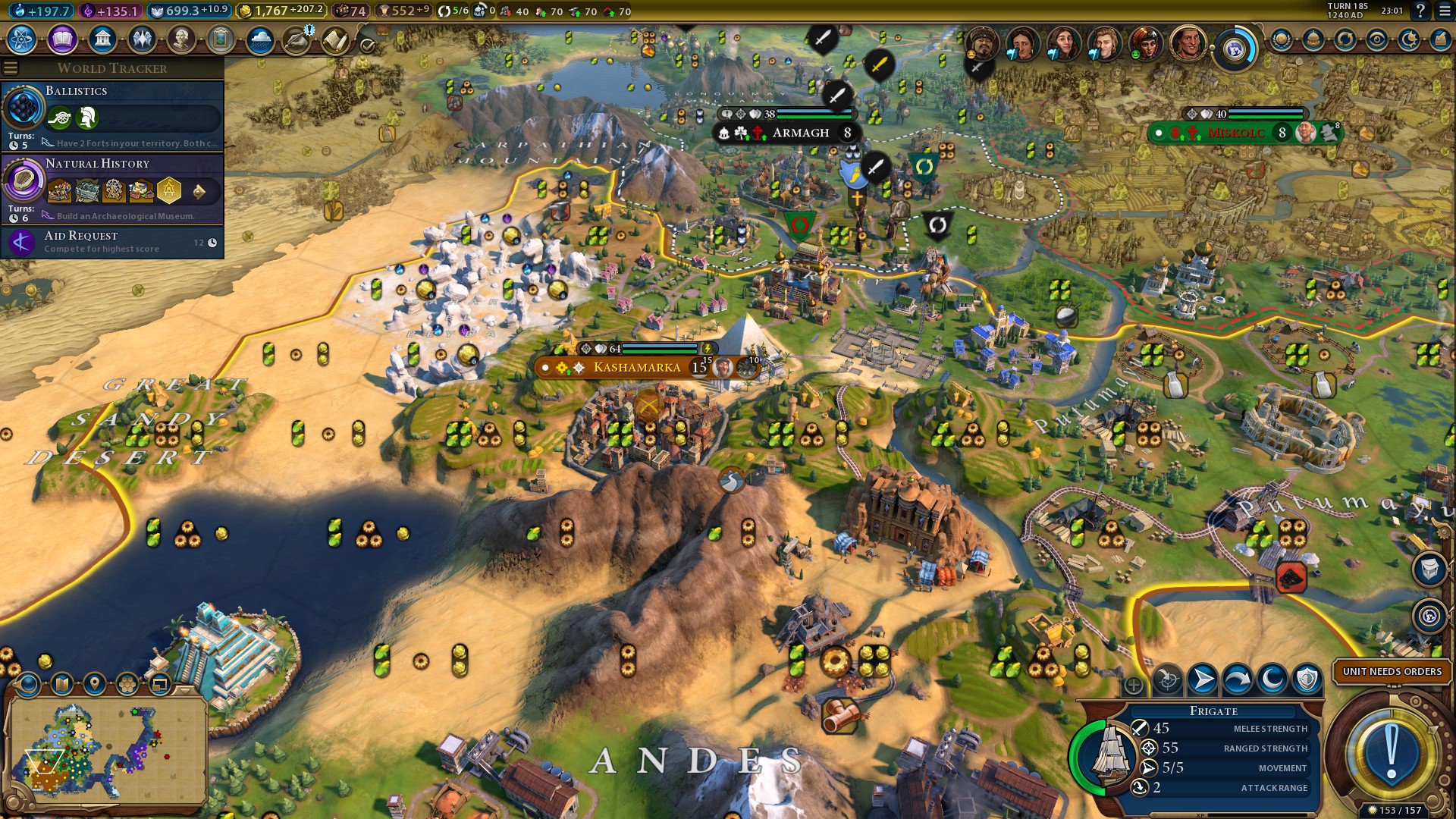Toggle map pins on the minimap toolbar

pos(95,684)
